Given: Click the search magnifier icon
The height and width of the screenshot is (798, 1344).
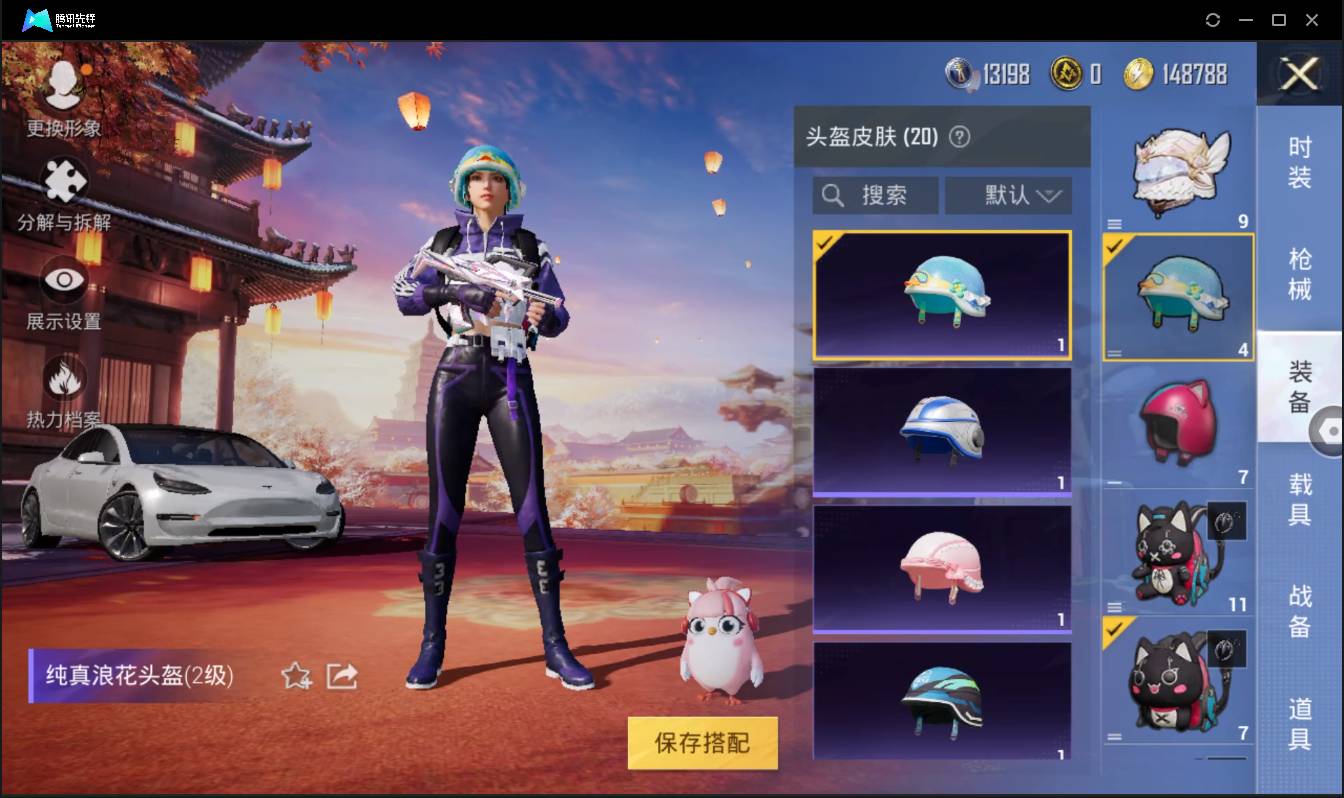Looking at the screenshot, I should coord(833,195).
